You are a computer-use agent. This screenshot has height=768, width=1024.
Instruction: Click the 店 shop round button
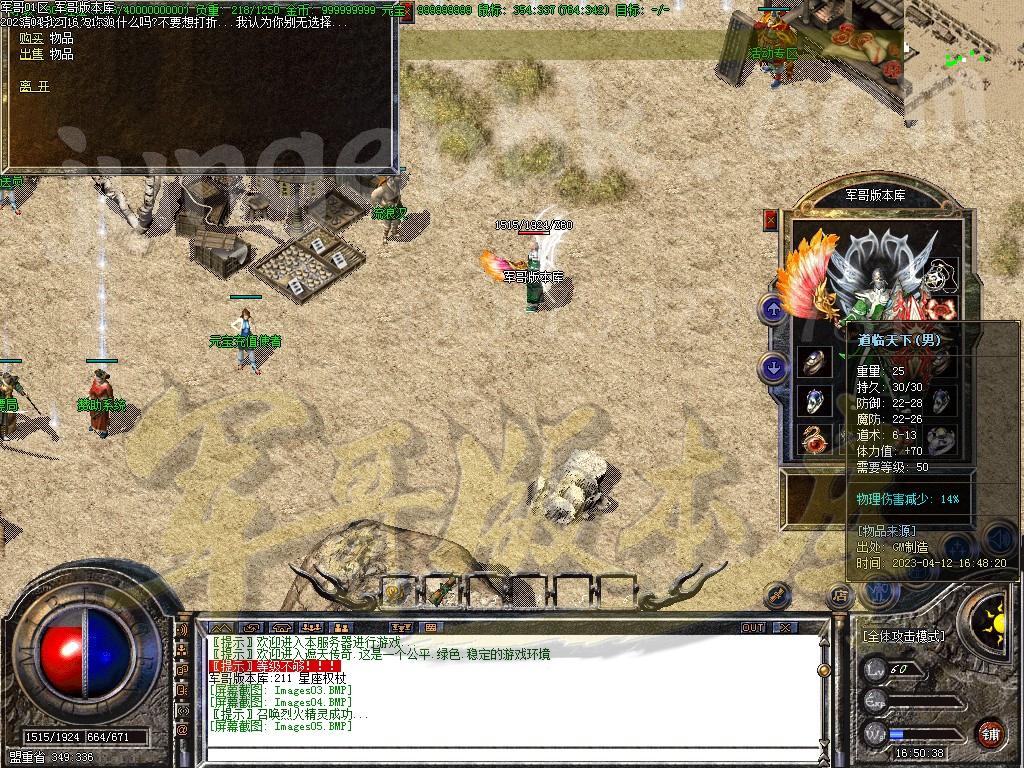point(840,596)
